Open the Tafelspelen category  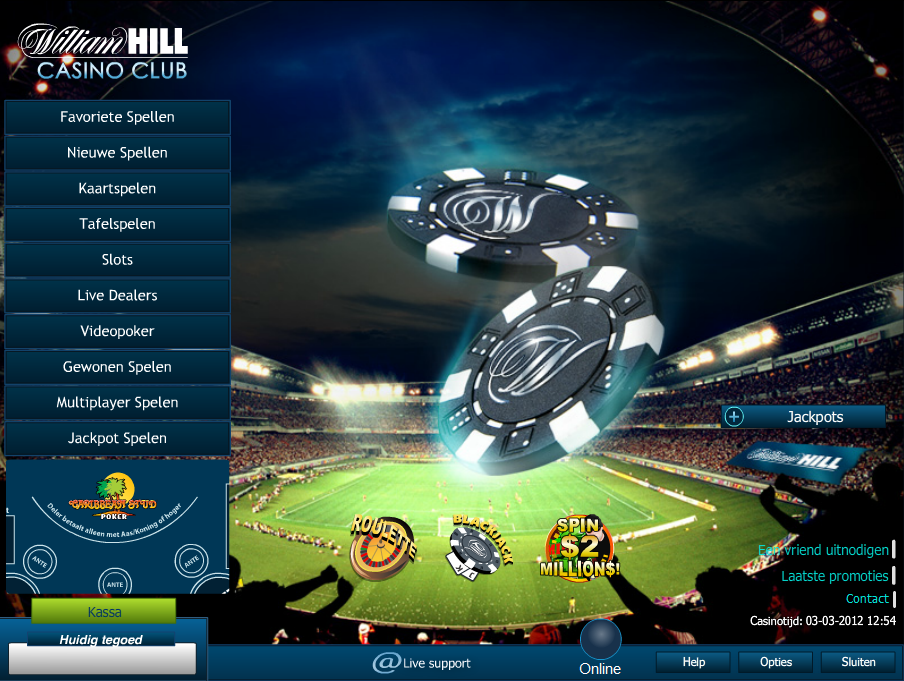point(117,224)
